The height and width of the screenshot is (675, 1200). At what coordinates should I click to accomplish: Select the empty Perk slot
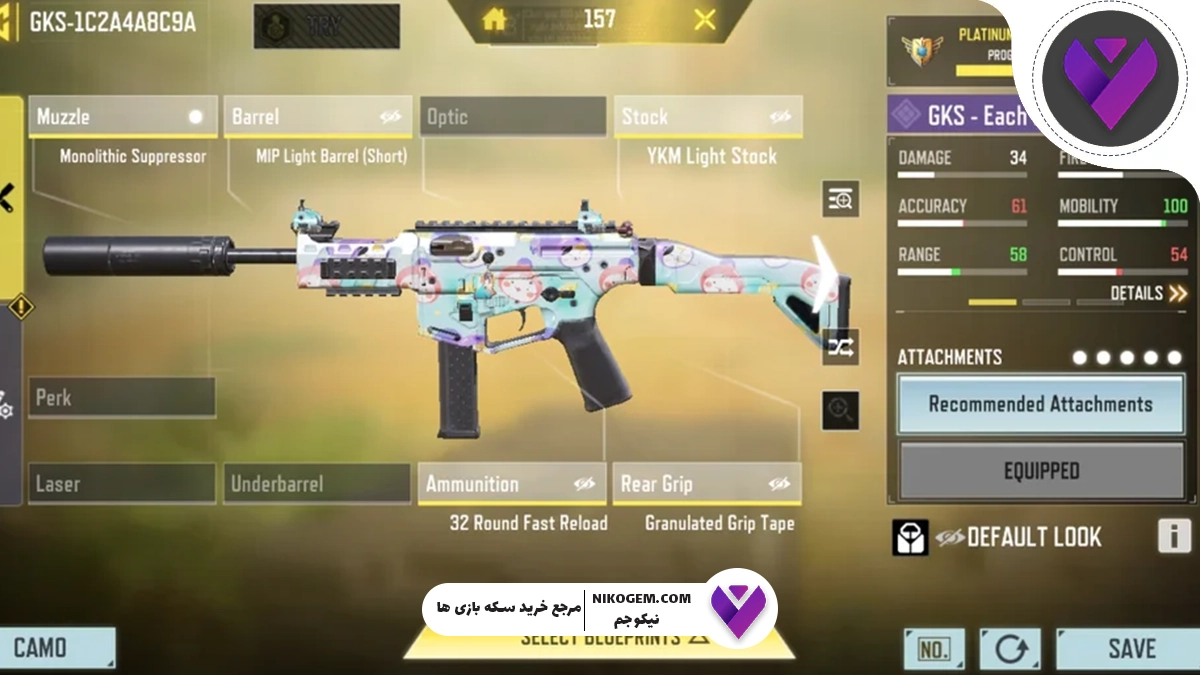122,397
